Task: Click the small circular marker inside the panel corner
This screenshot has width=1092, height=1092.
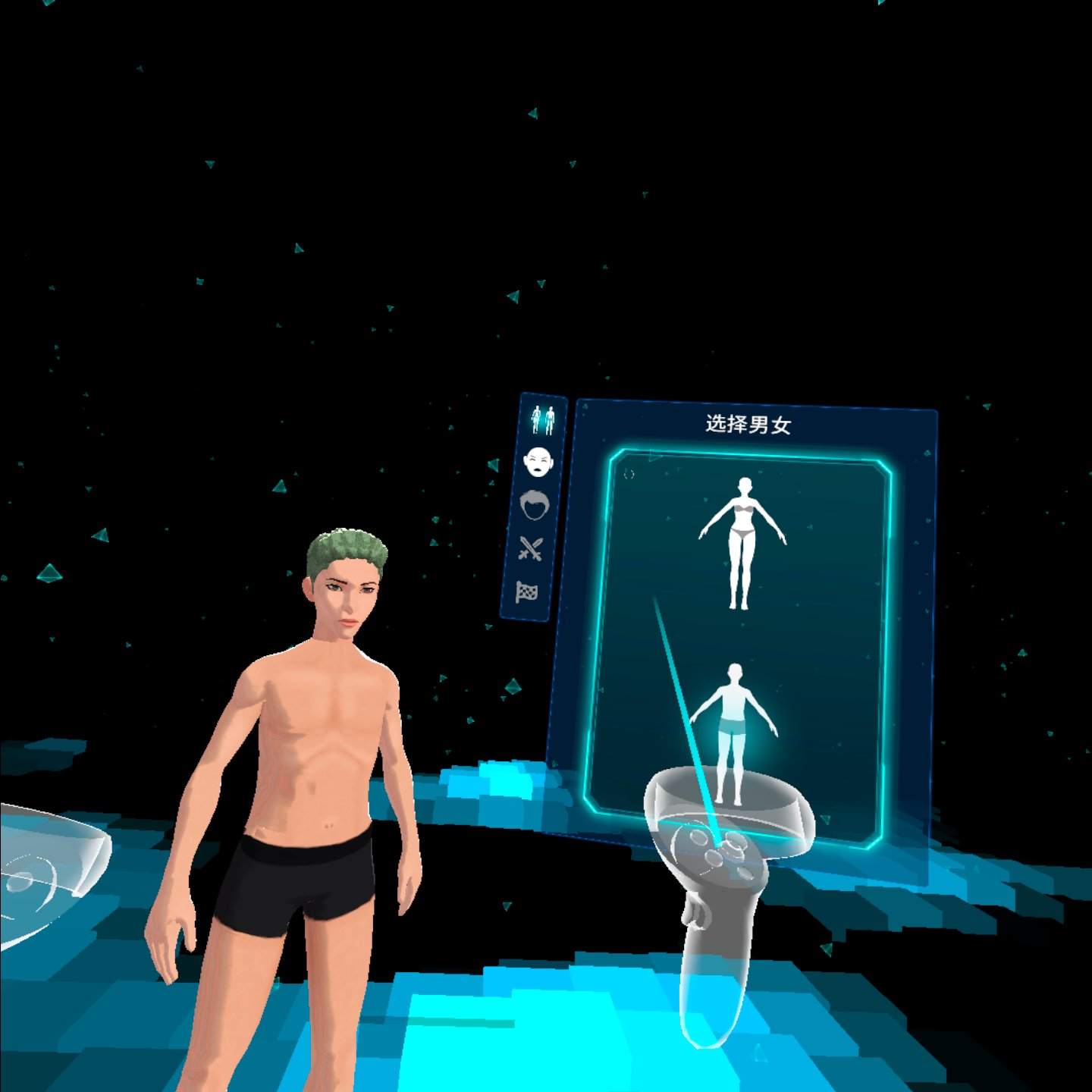Action: (x=629, y=472)
